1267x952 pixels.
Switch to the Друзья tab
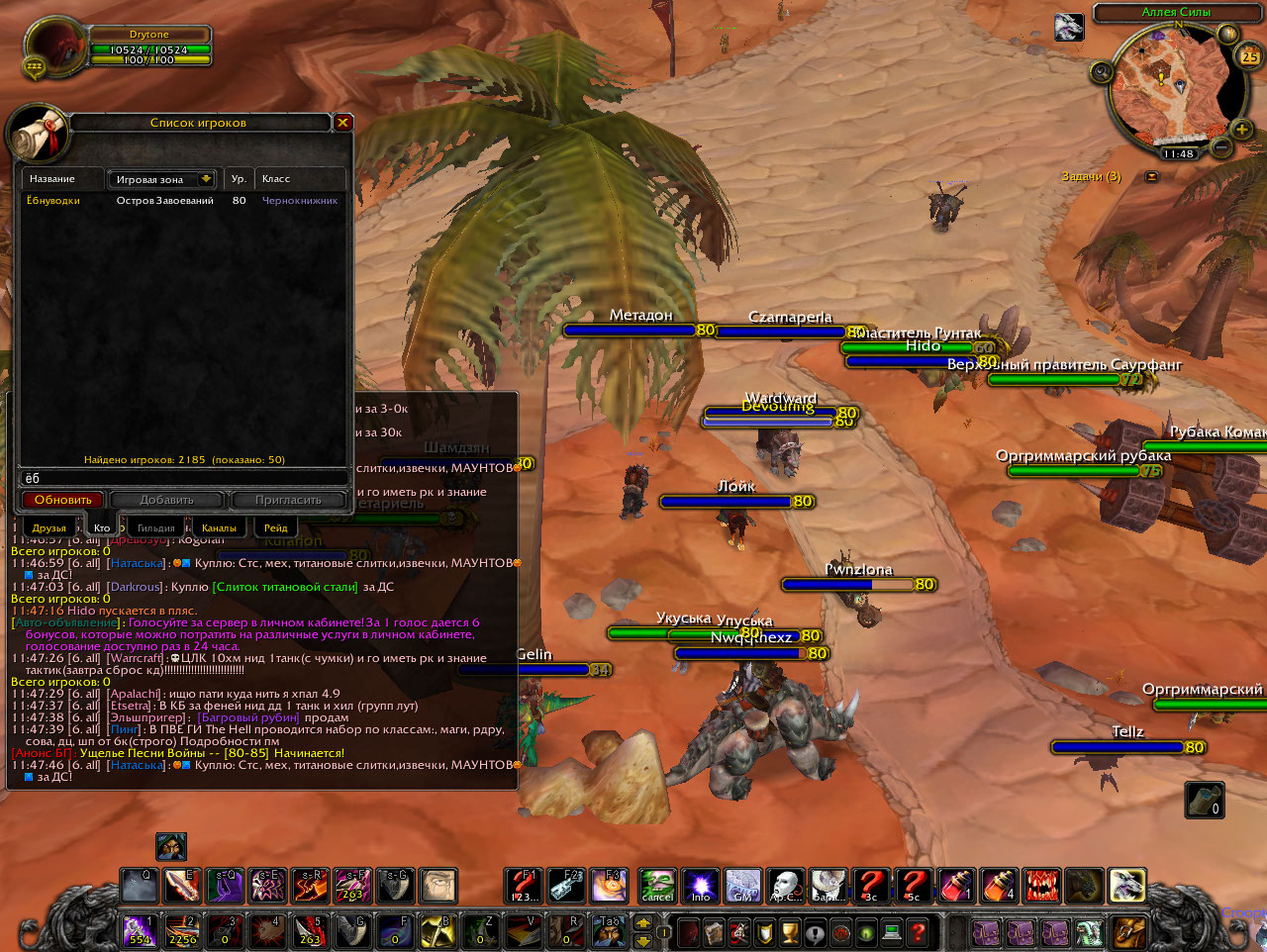[49, 527]
